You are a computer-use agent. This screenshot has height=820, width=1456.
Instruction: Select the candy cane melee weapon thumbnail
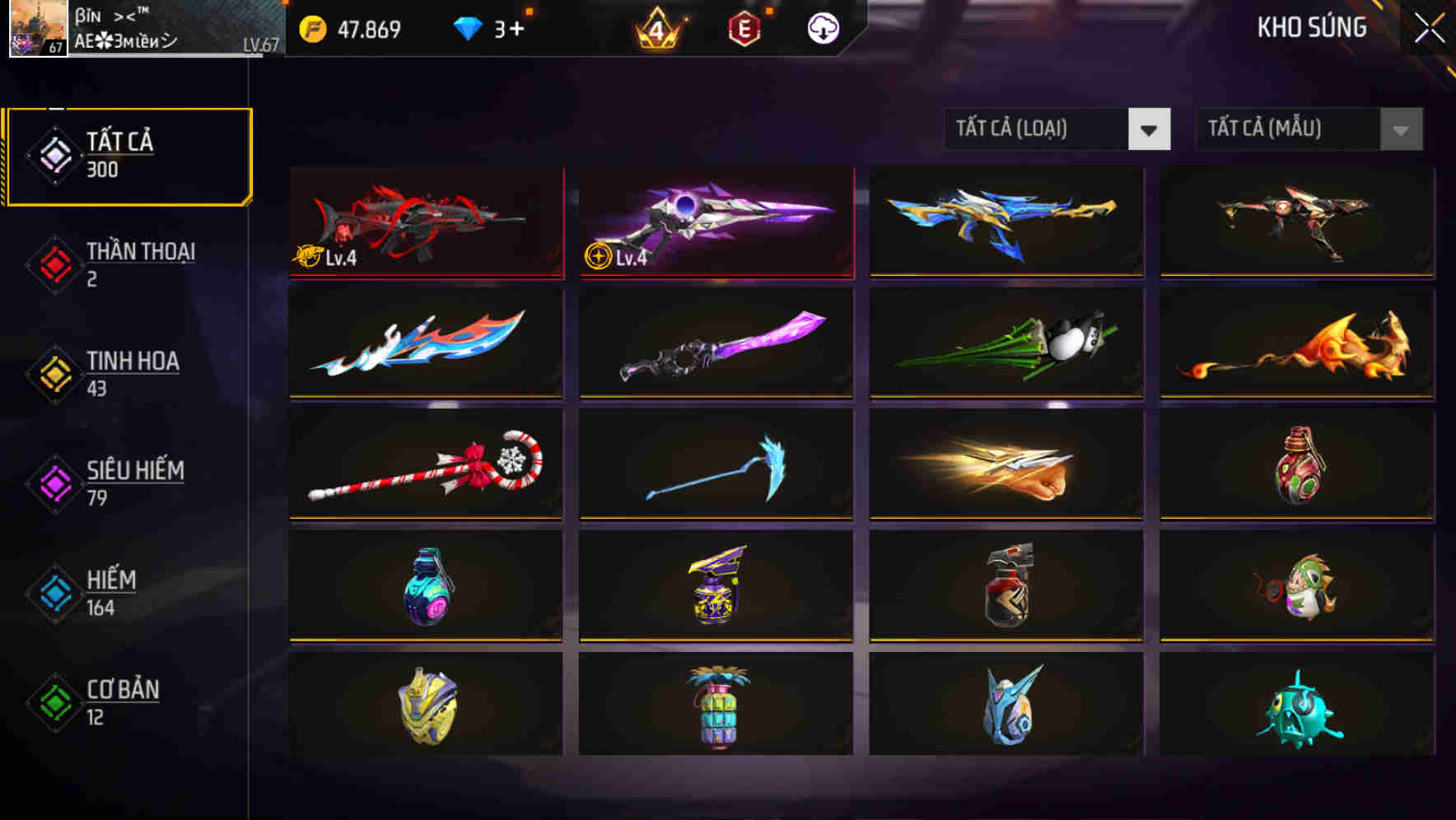tap(425, 465)
